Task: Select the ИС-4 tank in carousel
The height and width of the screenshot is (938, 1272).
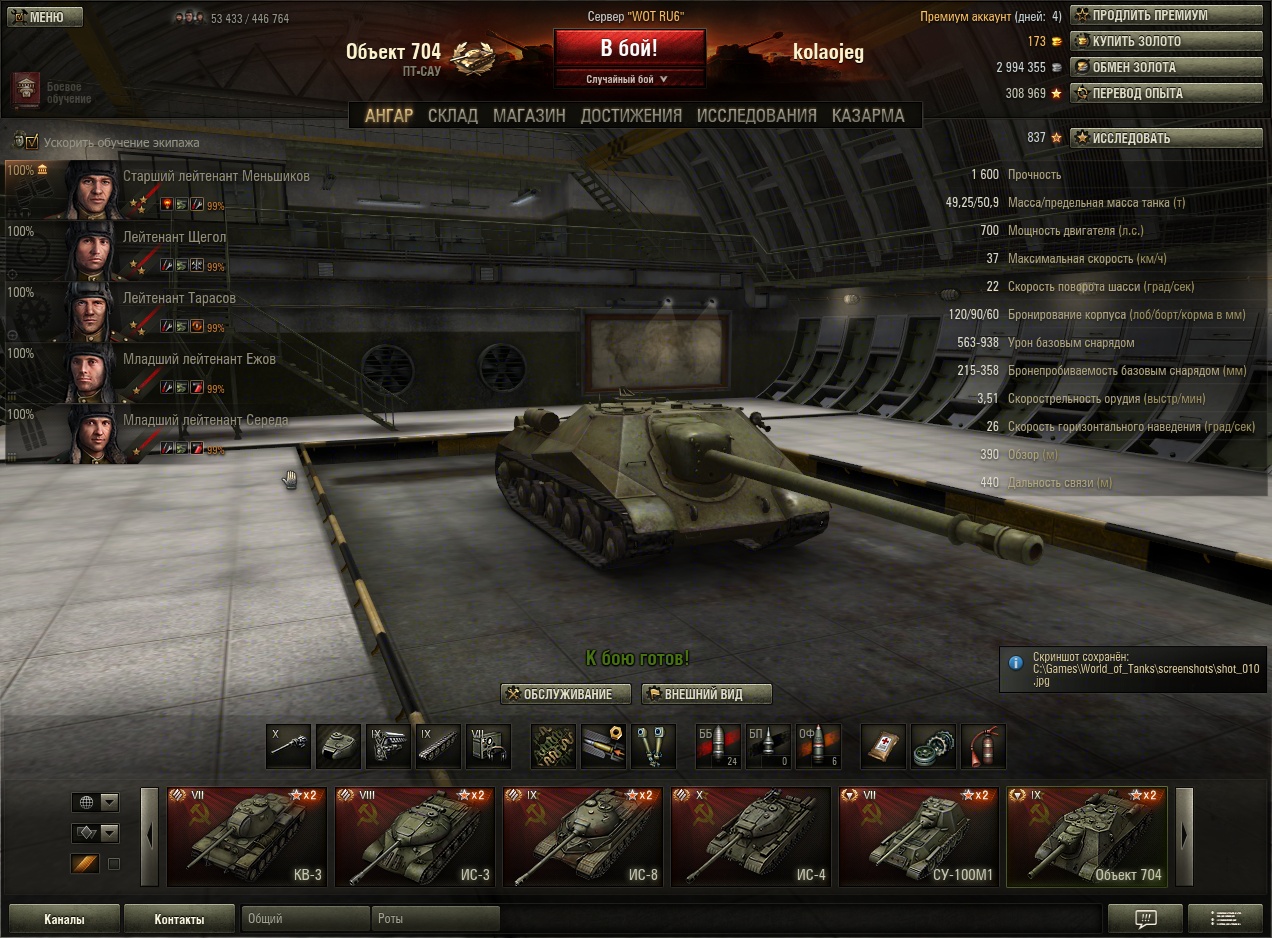Action: [x=750, y=837]
